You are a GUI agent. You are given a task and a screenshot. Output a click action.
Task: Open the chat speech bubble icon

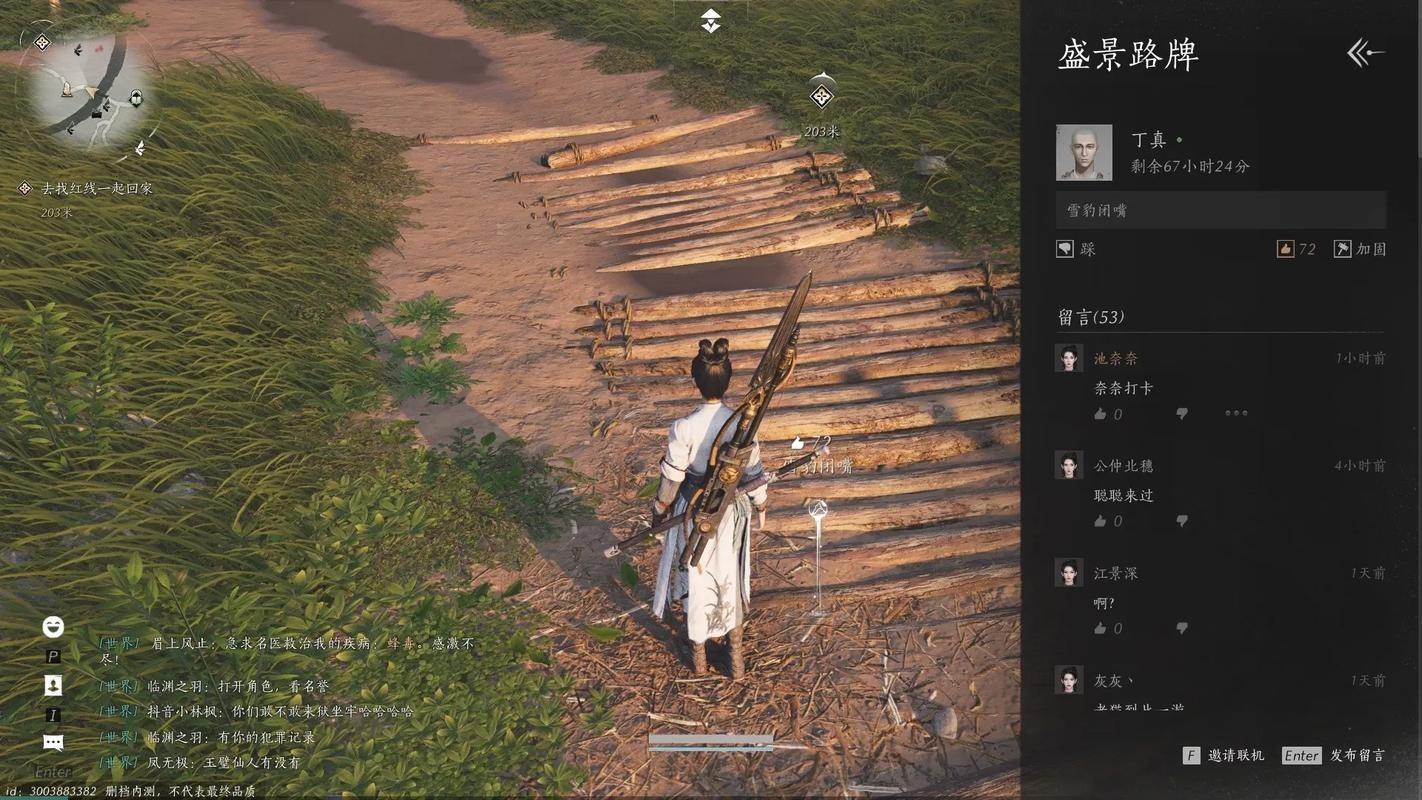click(53, 742)
